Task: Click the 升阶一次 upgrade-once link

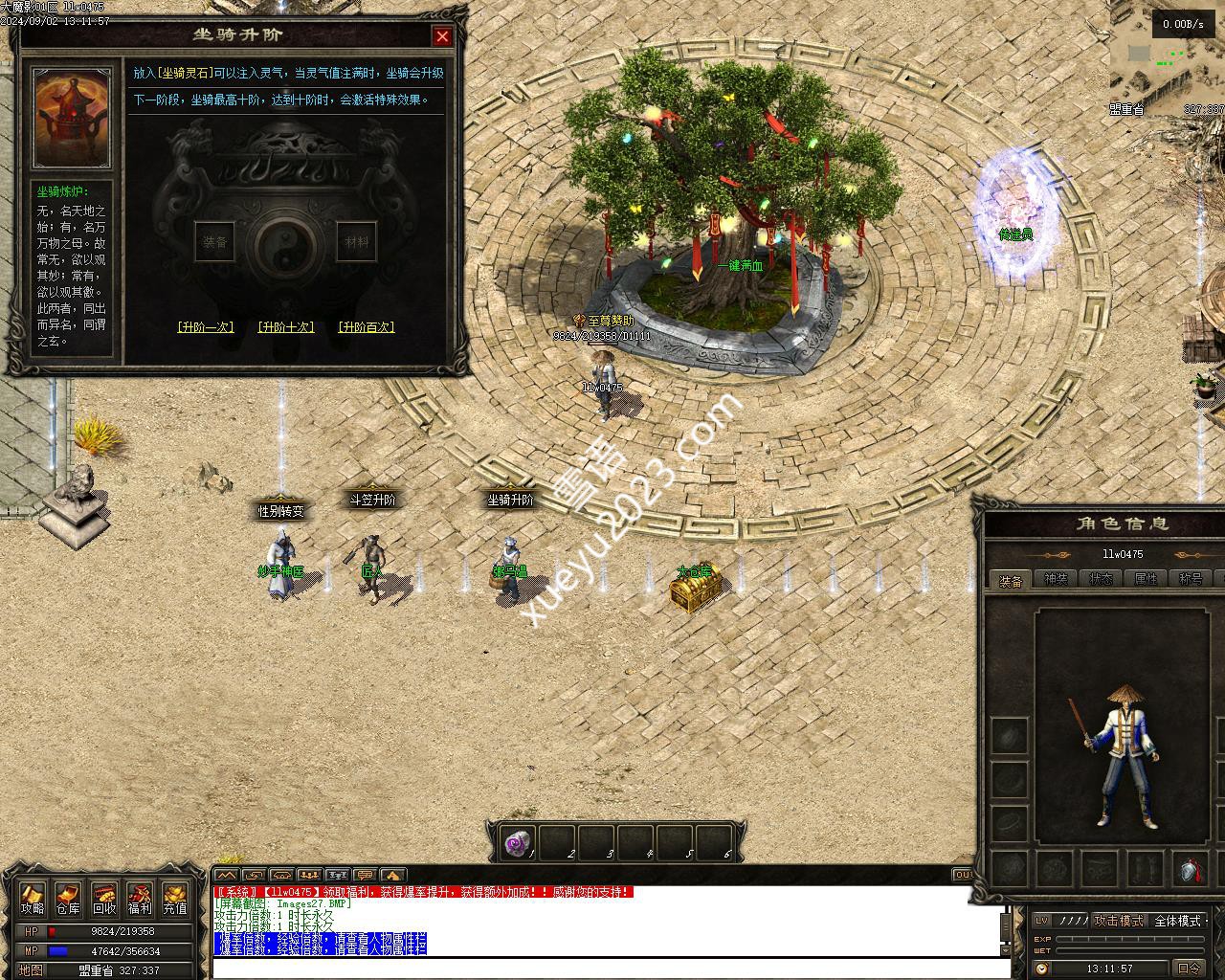Action: point(206,327)
